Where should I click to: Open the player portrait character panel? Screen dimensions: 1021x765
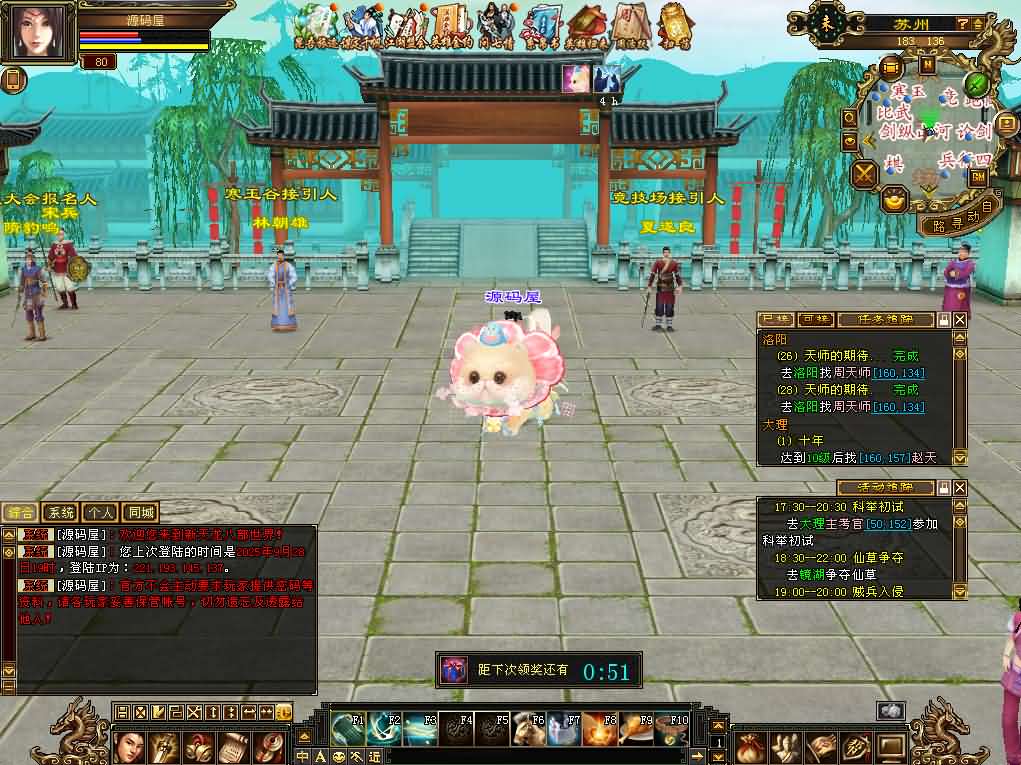pos(42,32)
